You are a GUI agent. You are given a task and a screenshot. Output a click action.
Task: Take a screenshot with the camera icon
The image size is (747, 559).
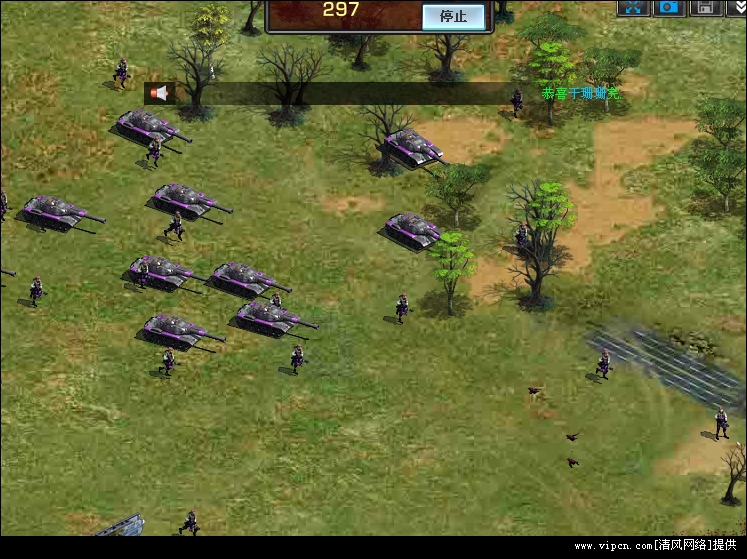pos(668,7)
